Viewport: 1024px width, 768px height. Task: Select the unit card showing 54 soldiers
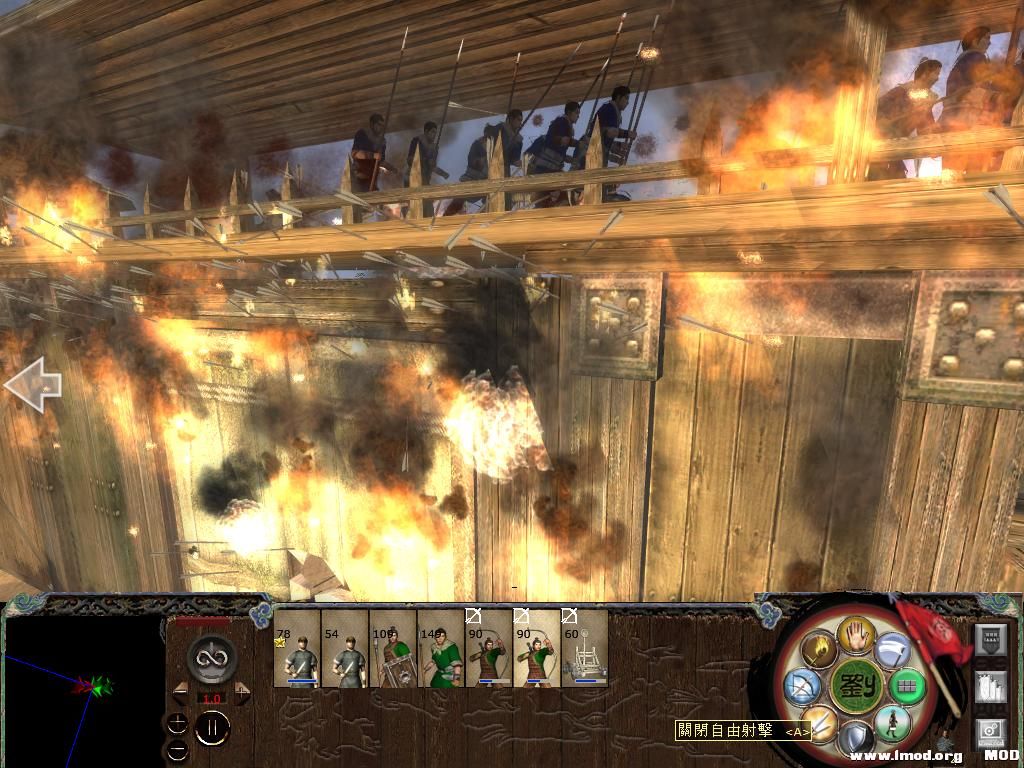coord(346,649)
